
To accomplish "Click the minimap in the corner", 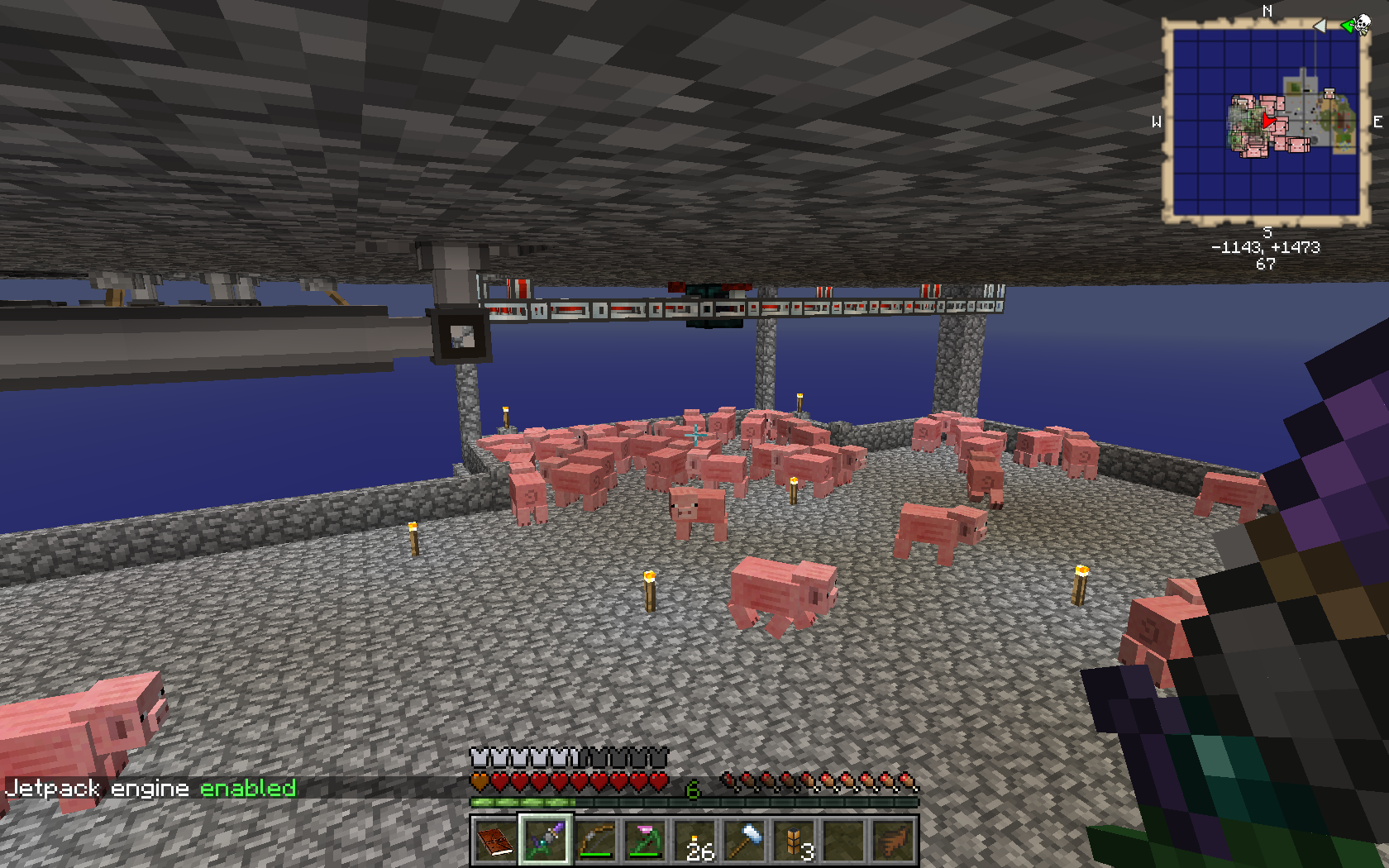I will [x=1265, y=122].
